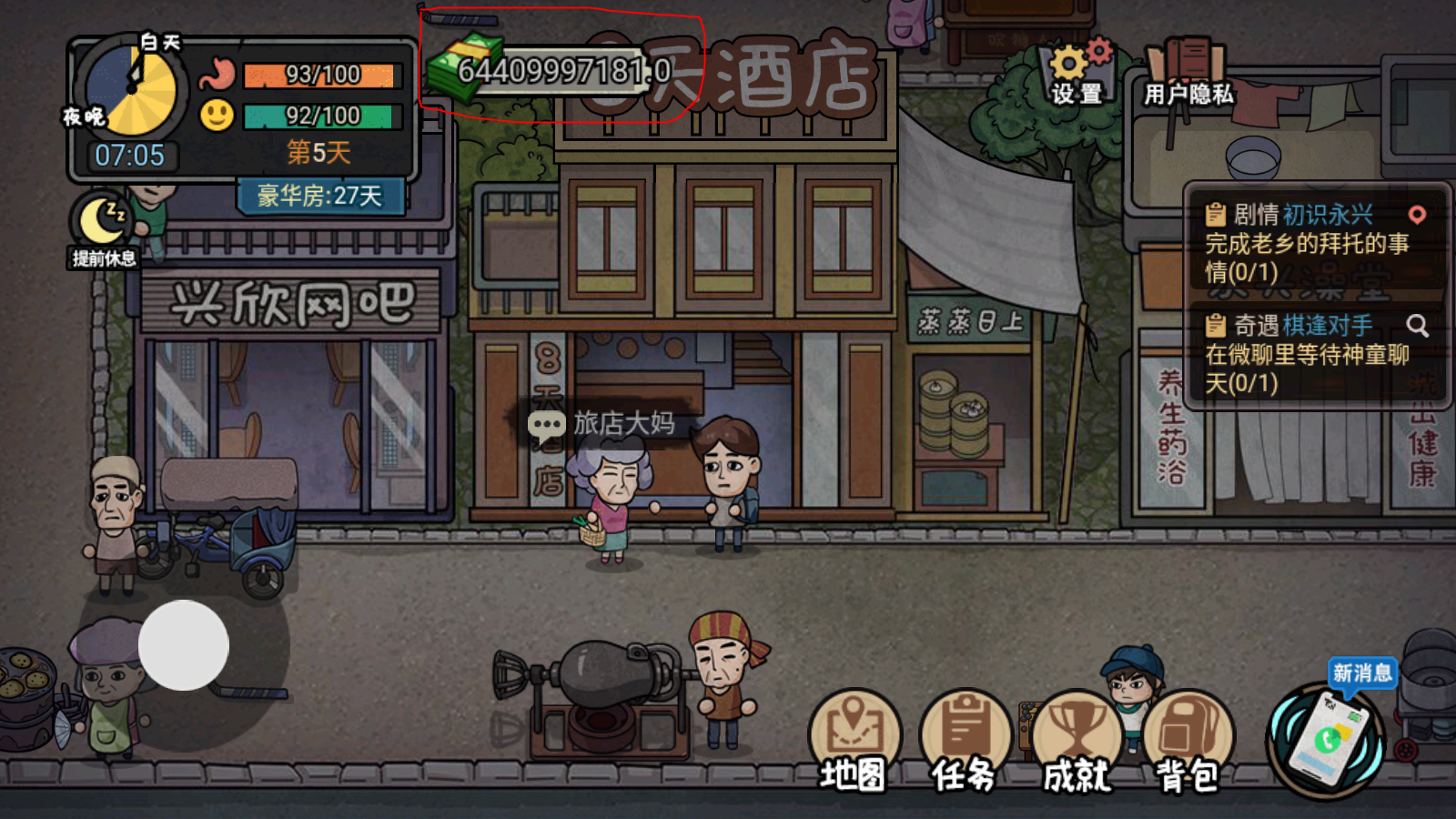Select the 第5天 day label
The image size is (1456, 819).
click(318, 153)
